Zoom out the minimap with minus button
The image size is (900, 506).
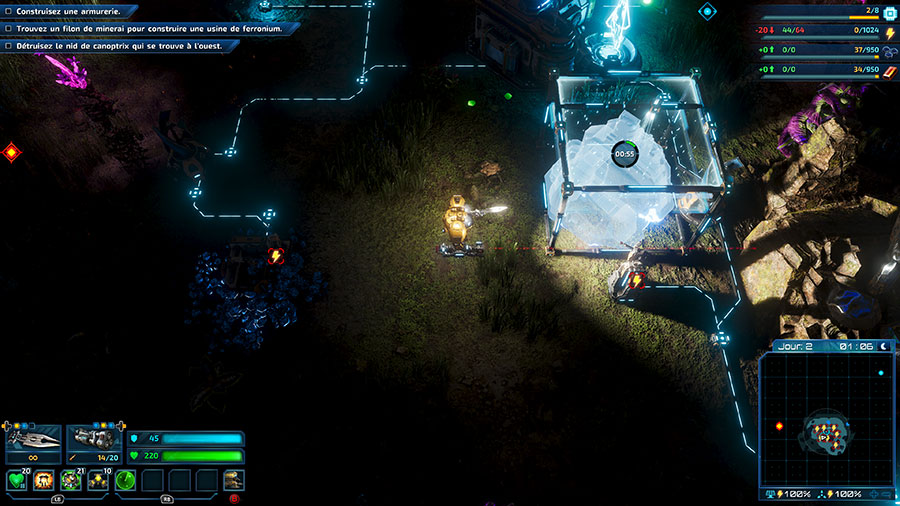point(888,494)
